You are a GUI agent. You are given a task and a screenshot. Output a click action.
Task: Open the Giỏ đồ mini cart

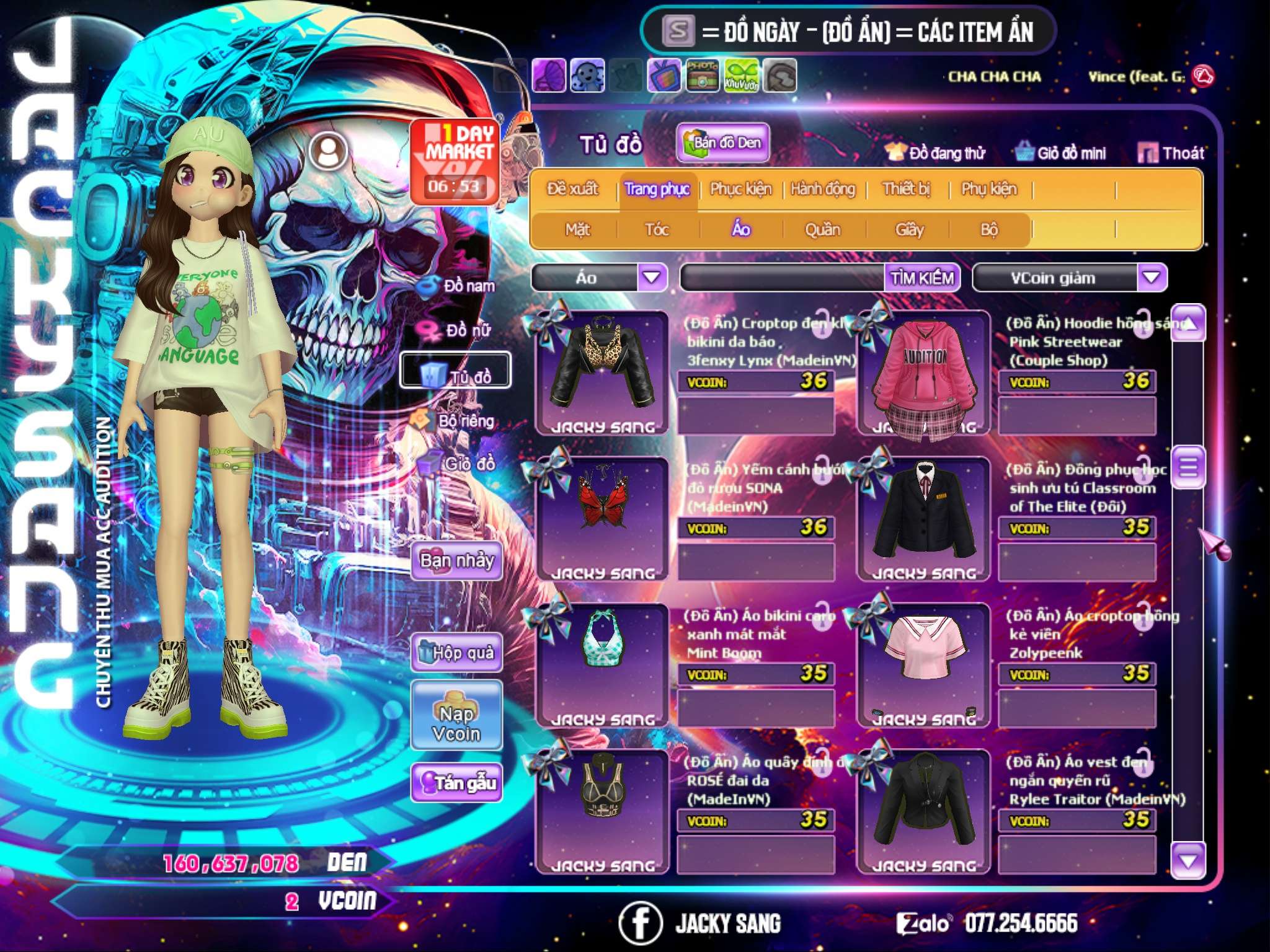(1061, 153)
